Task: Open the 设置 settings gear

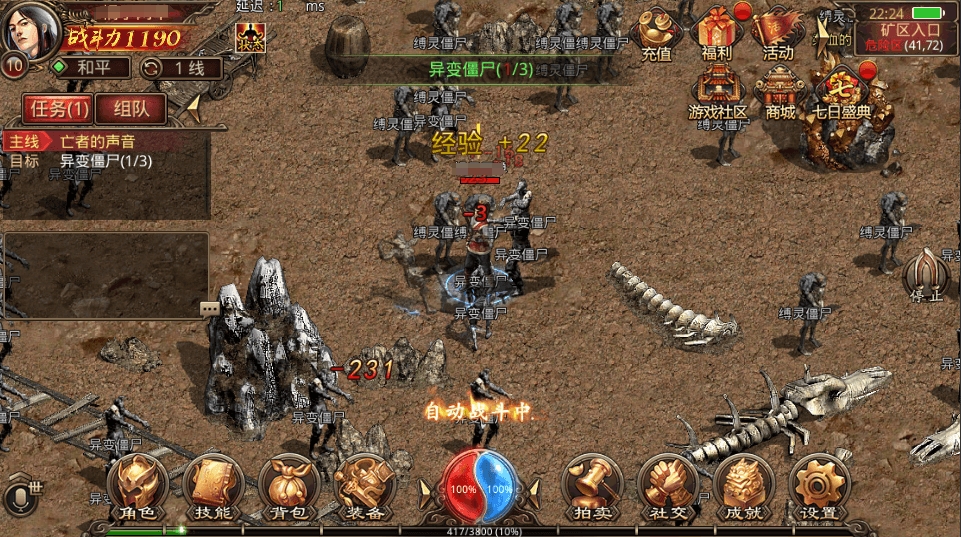Action: (x=818, y=486)
